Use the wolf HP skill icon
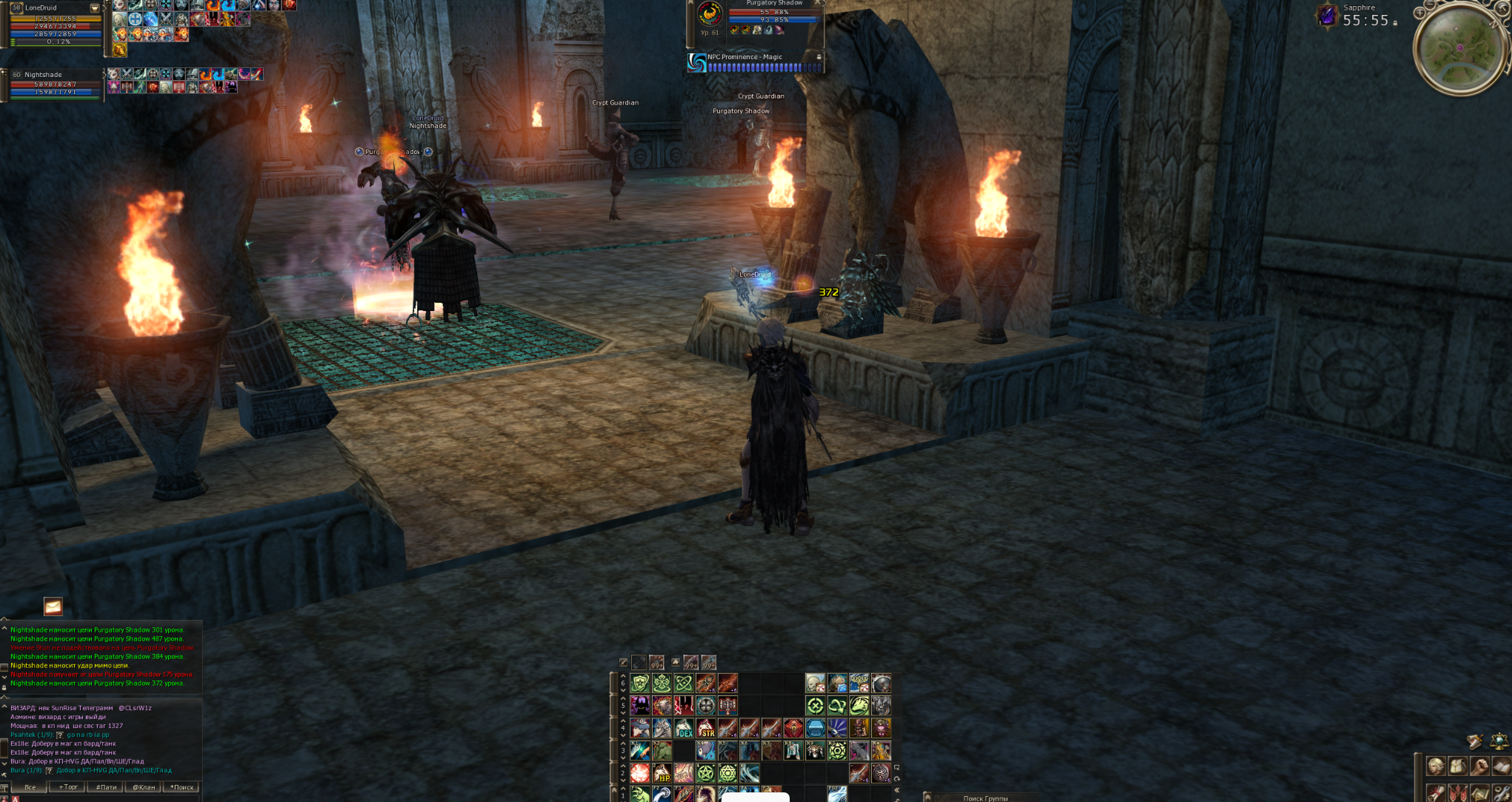This screenshot has width=1512, height=802. (x=662, y=774)
